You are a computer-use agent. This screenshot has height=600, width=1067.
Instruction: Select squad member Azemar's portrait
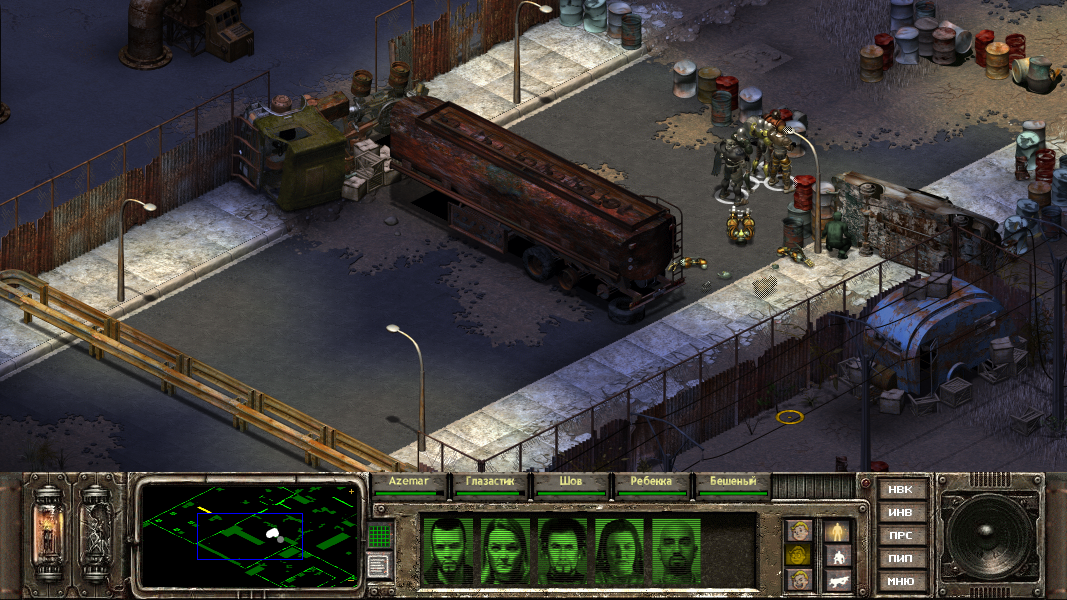click(x=447, y=549)
